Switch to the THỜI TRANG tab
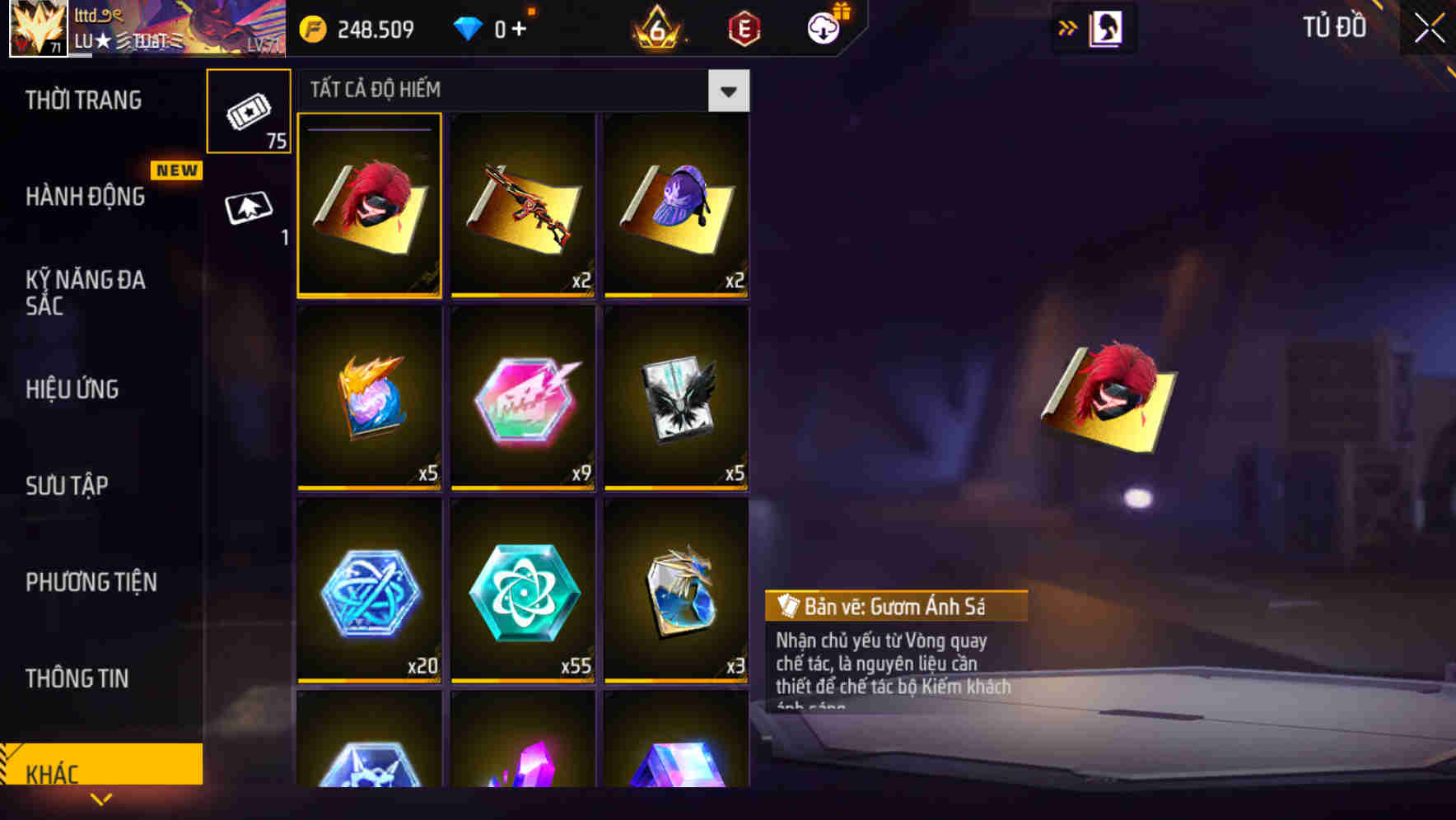The width and height of the screenshot is (1456, 820). [x=82, y=100]
